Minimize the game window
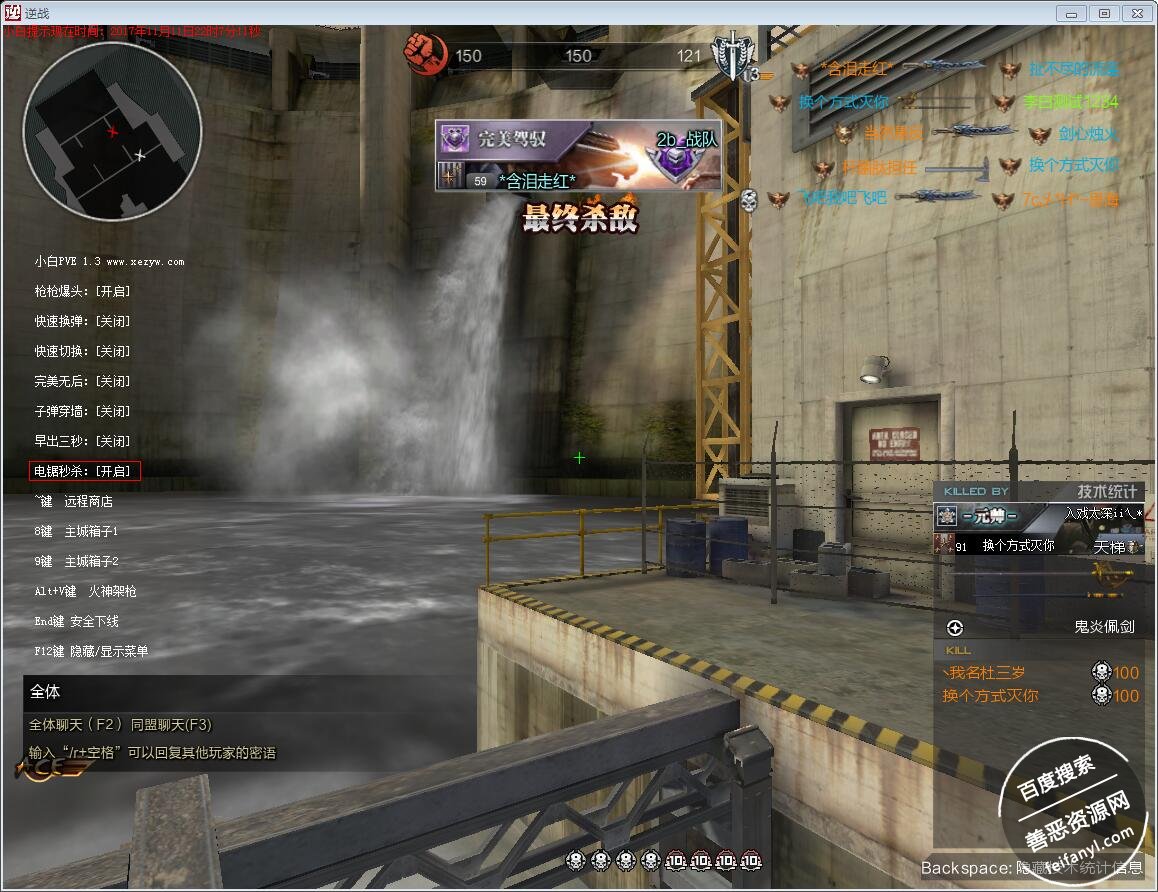Image resolution: width=1158 pixels, height=892 pixels. 1071,13
